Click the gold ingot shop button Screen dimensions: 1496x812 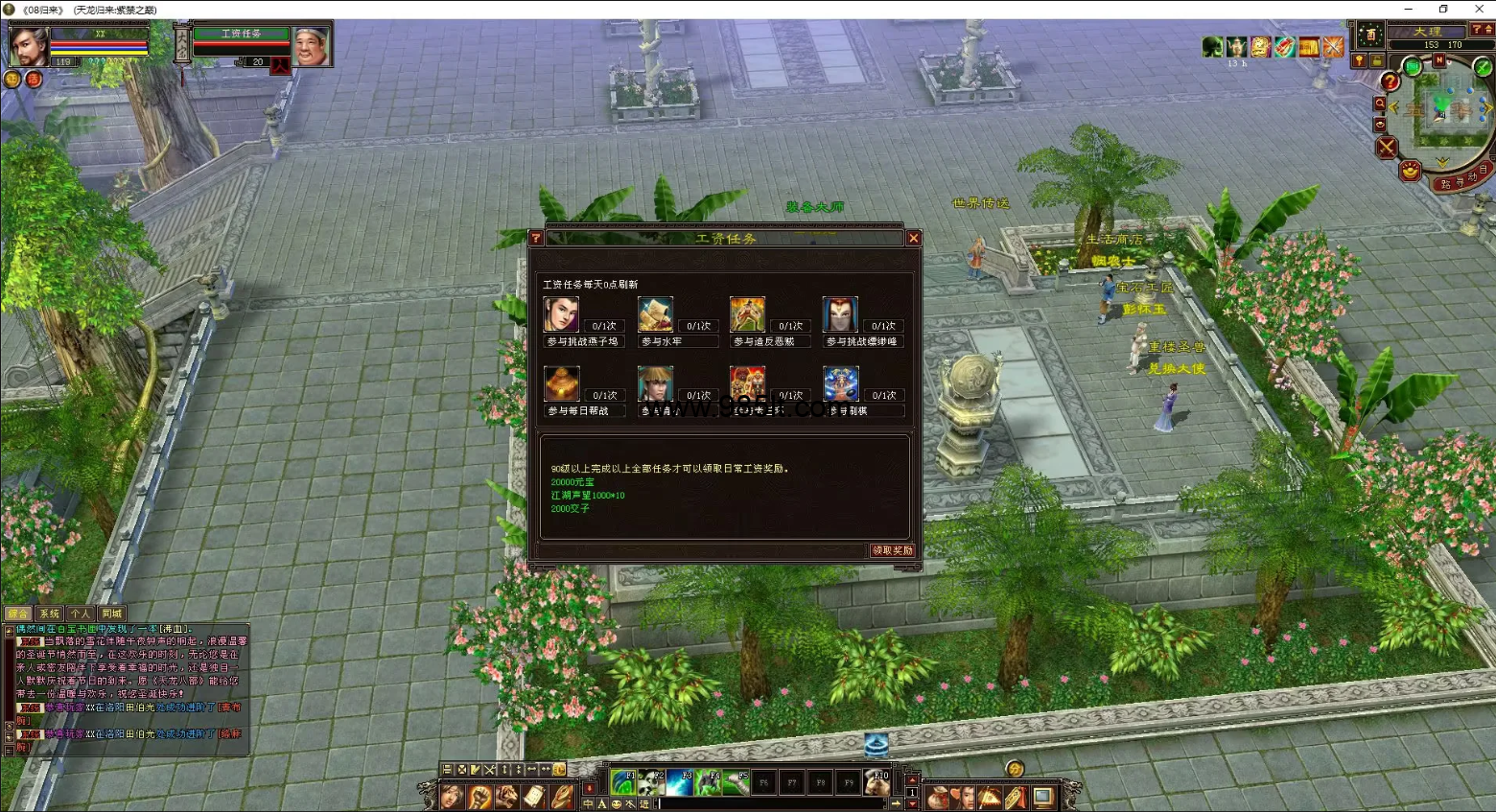click(1410, 172)
